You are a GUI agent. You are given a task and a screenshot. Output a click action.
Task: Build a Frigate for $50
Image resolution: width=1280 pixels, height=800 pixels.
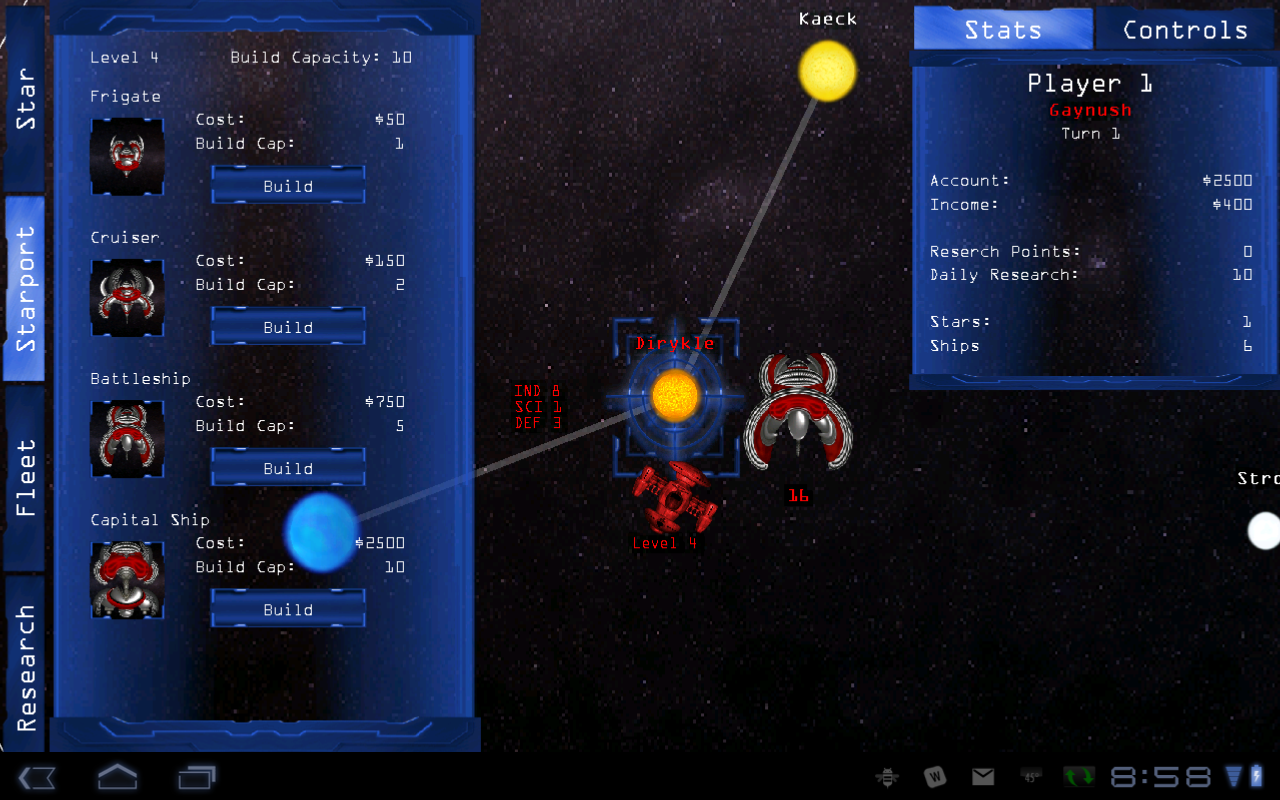coord(287,185)
